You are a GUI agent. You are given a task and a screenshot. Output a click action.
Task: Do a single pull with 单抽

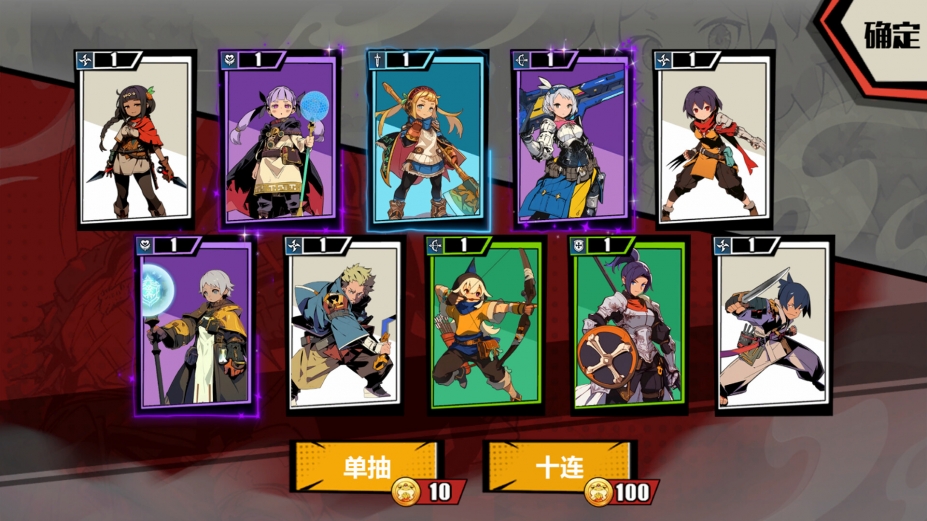(x=366, y=466)
